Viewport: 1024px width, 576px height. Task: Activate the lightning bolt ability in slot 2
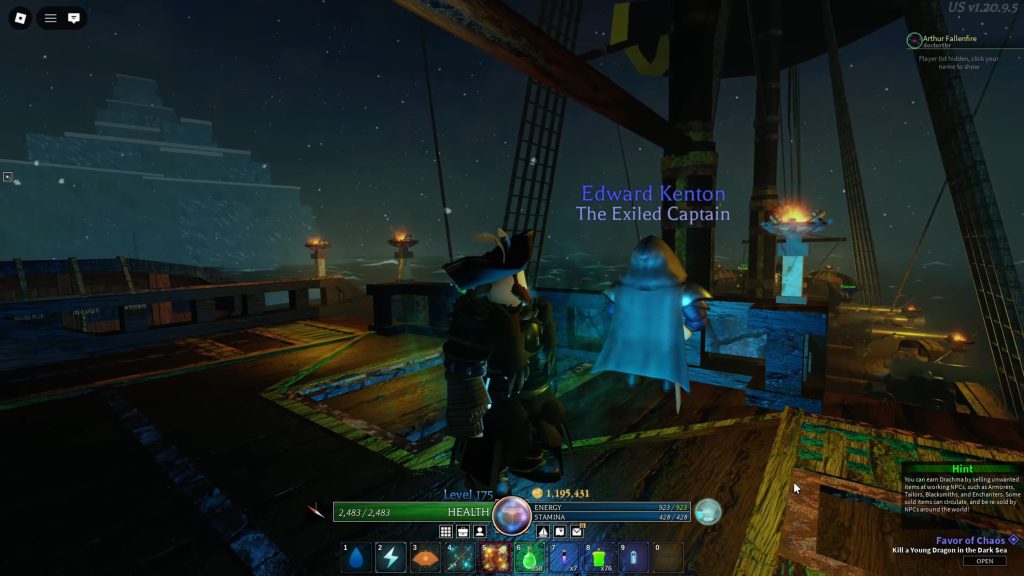click(x=391, y=557)
